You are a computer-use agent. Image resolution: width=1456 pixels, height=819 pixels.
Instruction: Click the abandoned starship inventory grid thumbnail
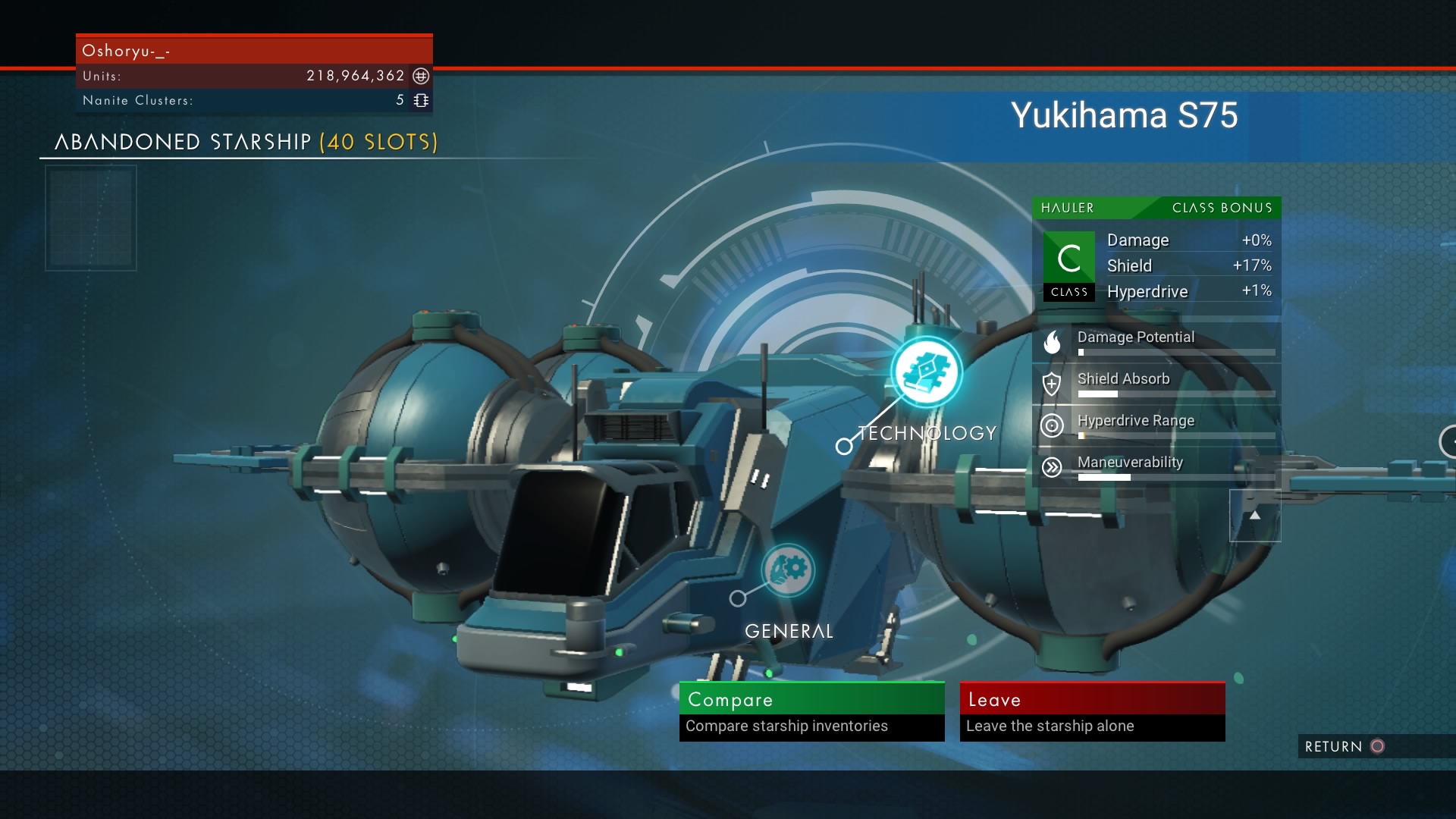click(91, 218)
